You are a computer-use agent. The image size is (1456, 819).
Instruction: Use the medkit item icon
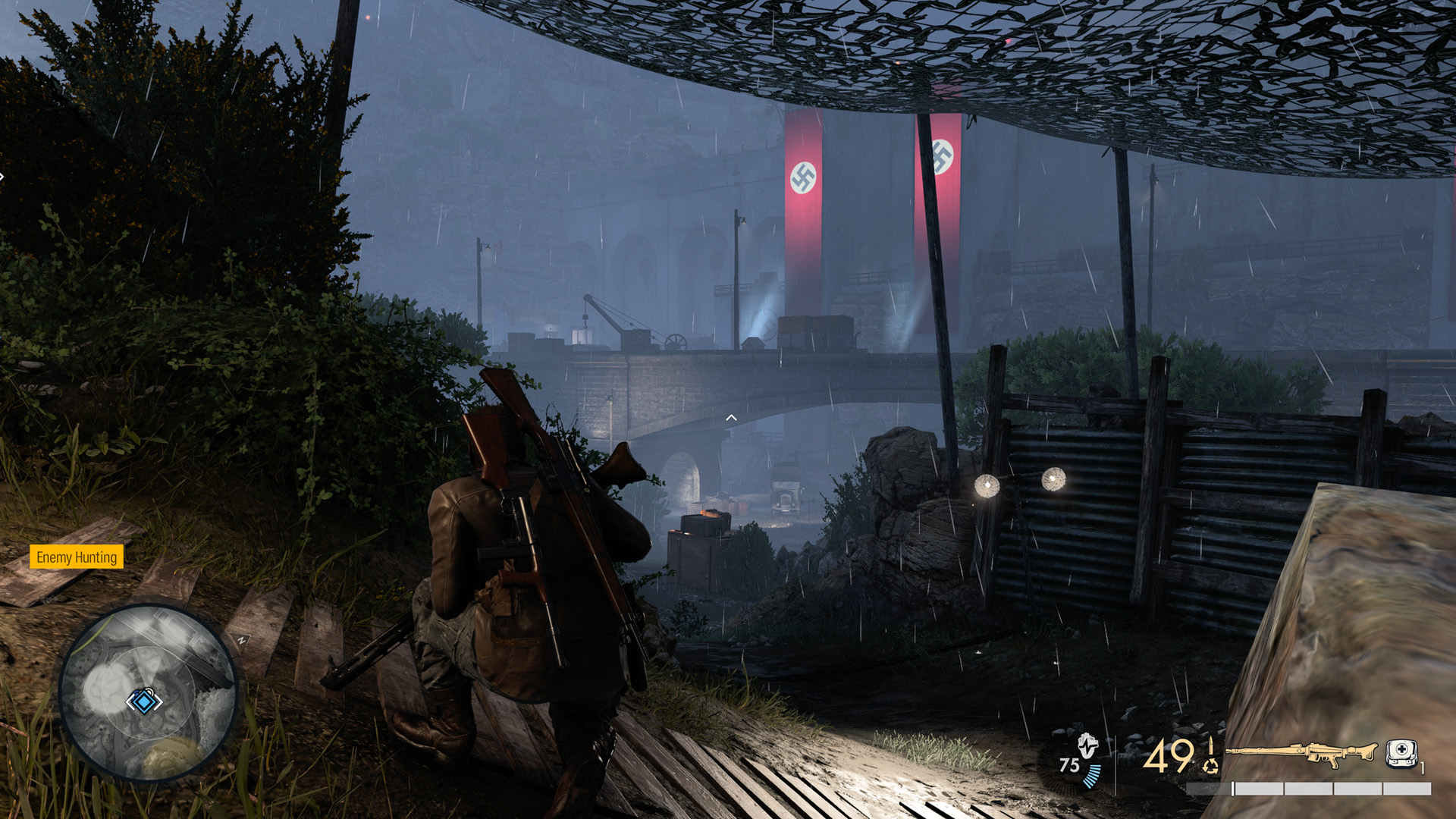pyautogui.click(x=1401, y=753)
